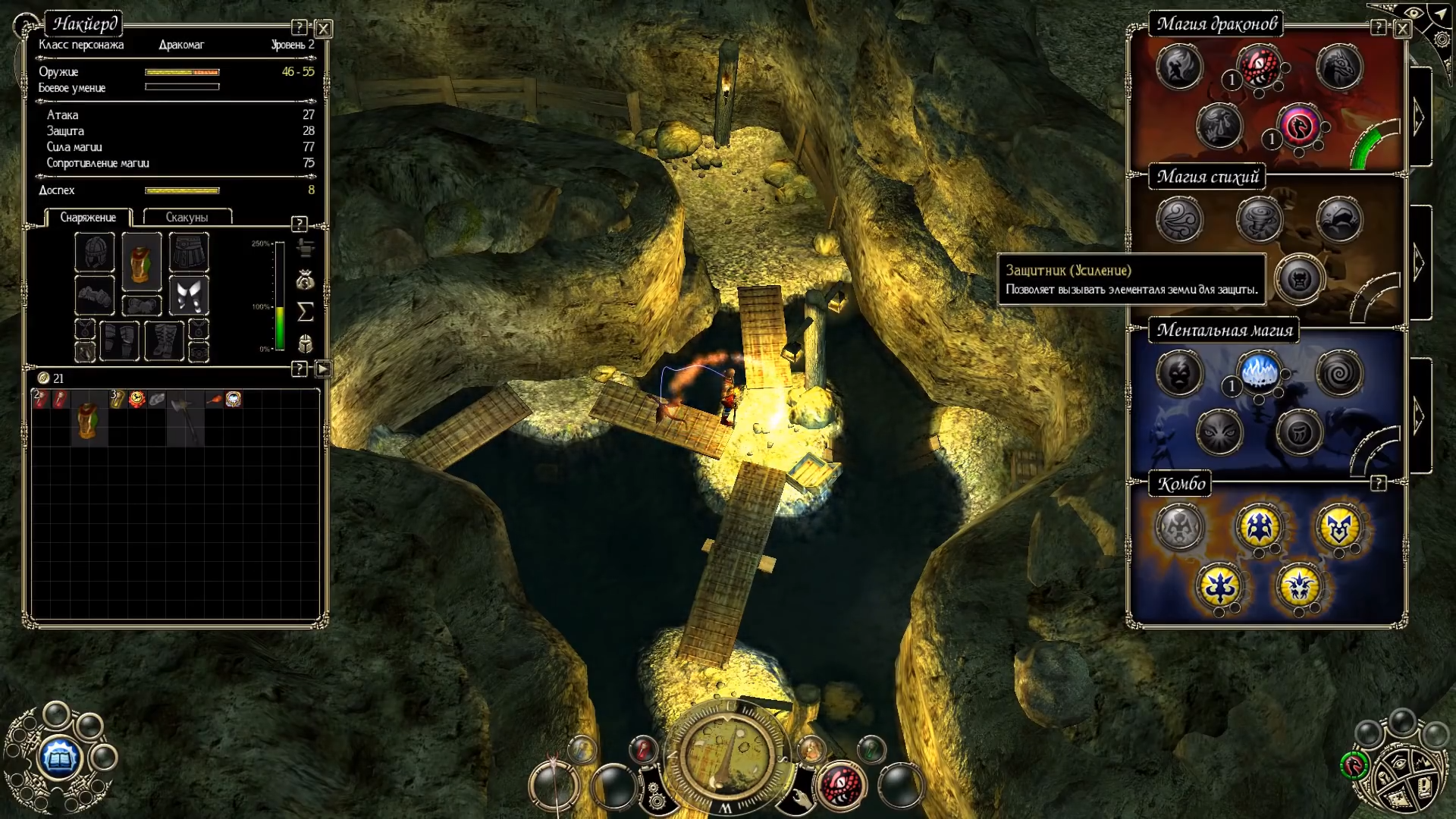Click the inventory panel expand arrow
1456x819 pixels.
tap(323, 369)
